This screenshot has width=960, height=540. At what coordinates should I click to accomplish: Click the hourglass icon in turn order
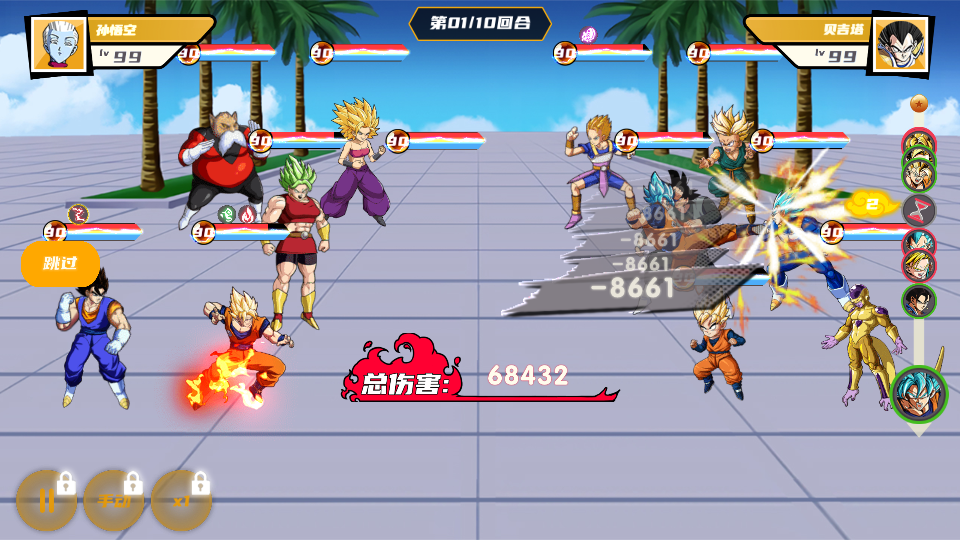[918, 209]
